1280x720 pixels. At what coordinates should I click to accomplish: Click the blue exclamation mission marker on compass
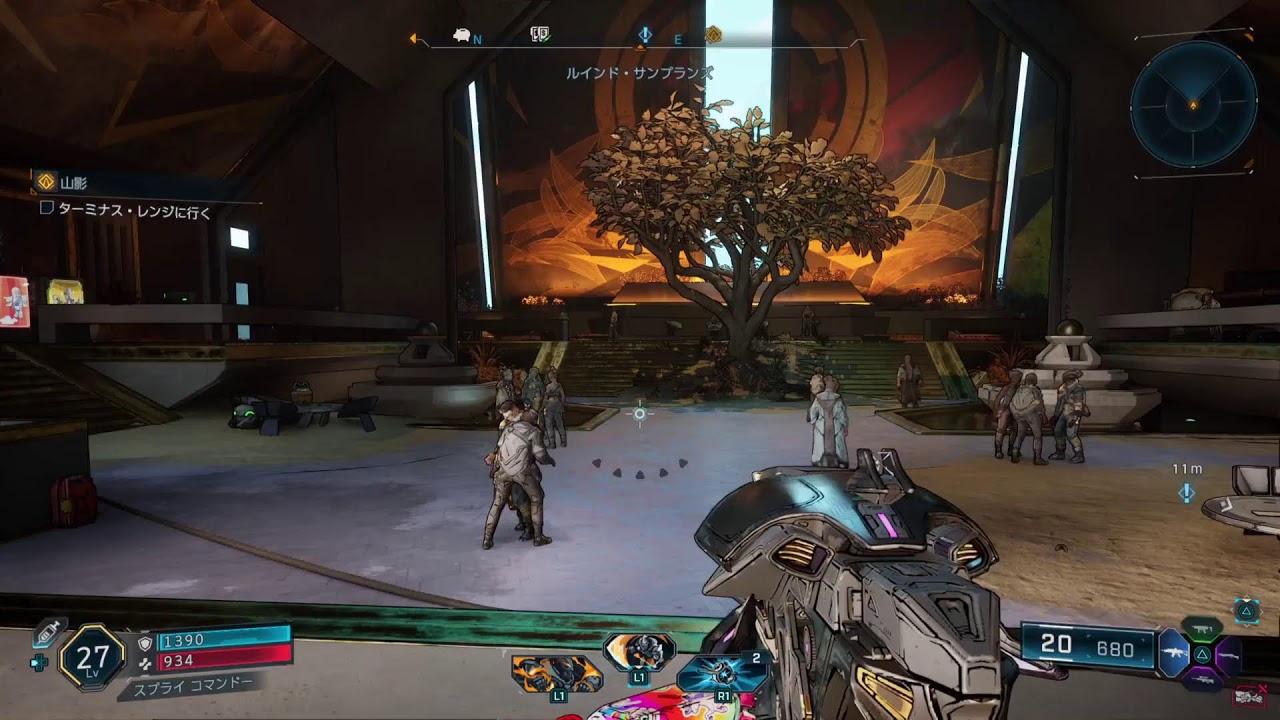tap(645, 36)
